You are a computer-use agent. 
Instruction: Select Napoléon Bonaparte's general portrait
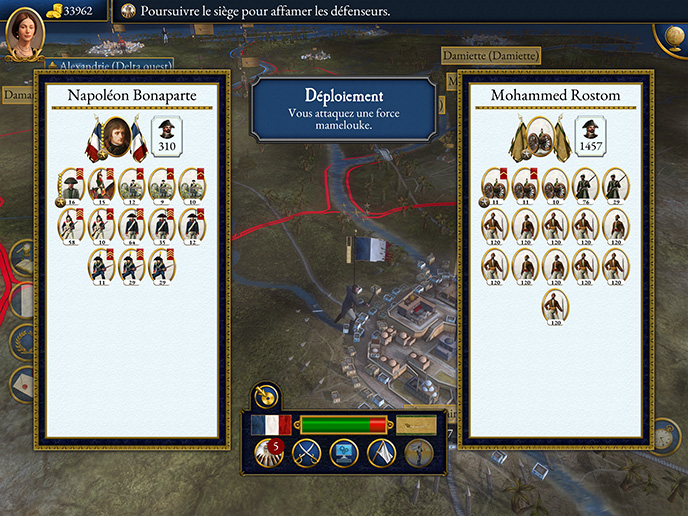117,139
